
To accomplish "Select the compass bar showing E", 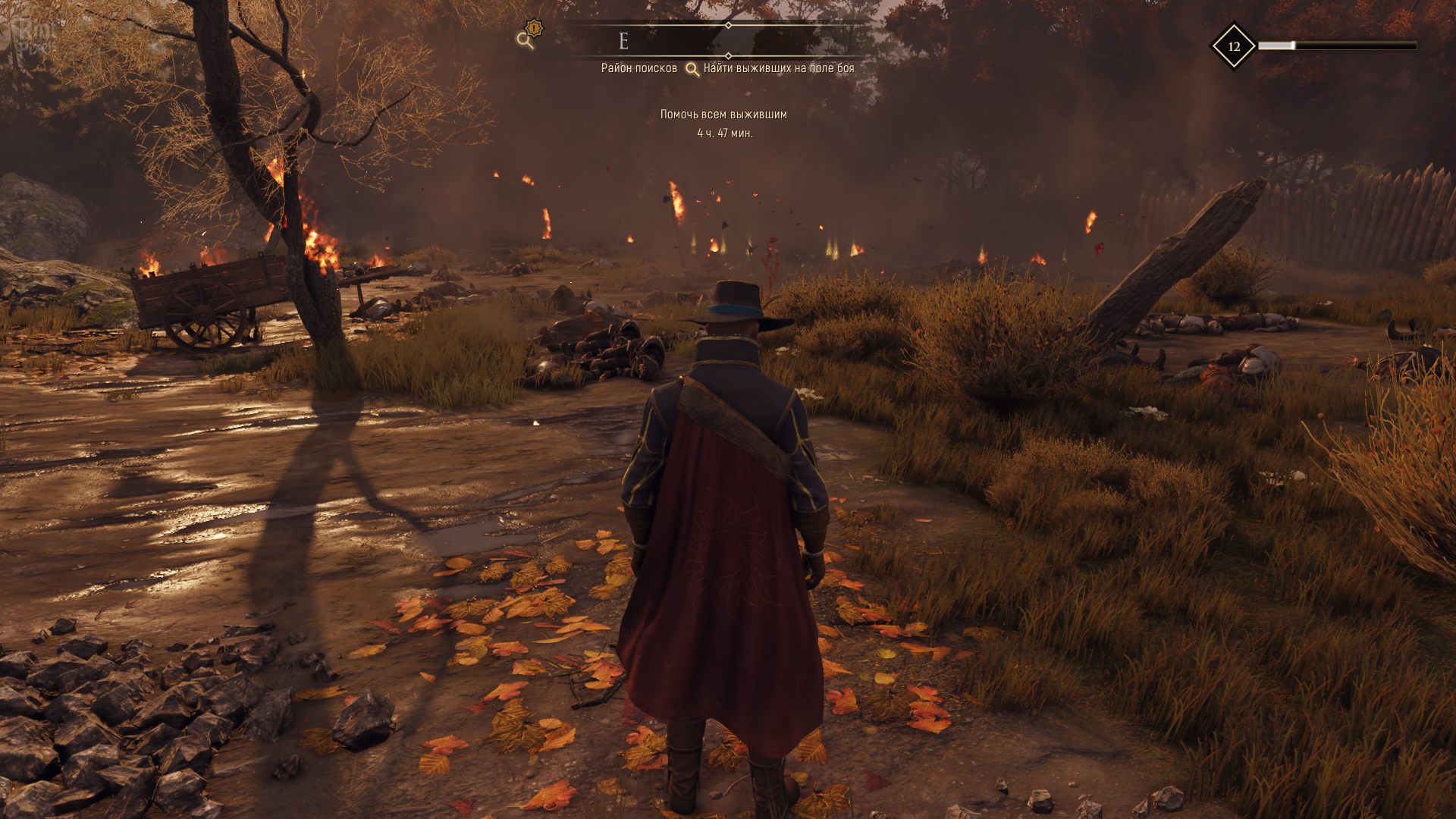I will click(x=719, y=40).
